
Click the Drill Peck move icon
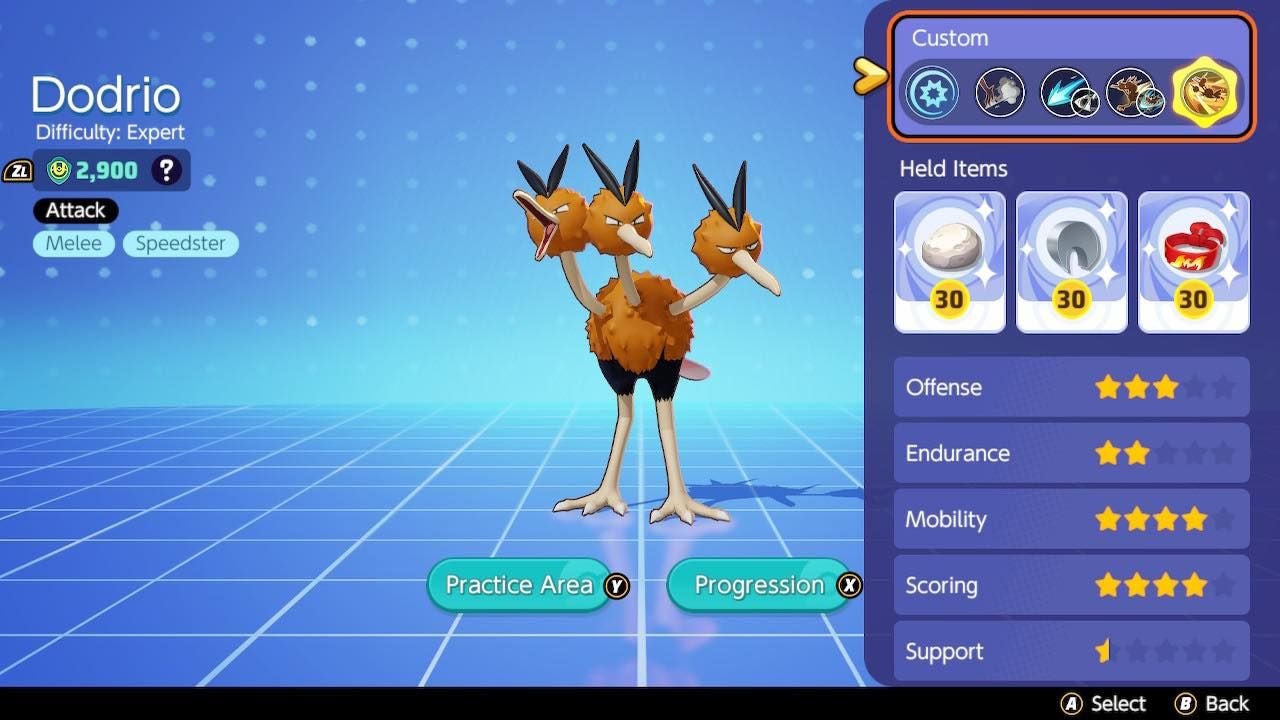coord(1134,91)
